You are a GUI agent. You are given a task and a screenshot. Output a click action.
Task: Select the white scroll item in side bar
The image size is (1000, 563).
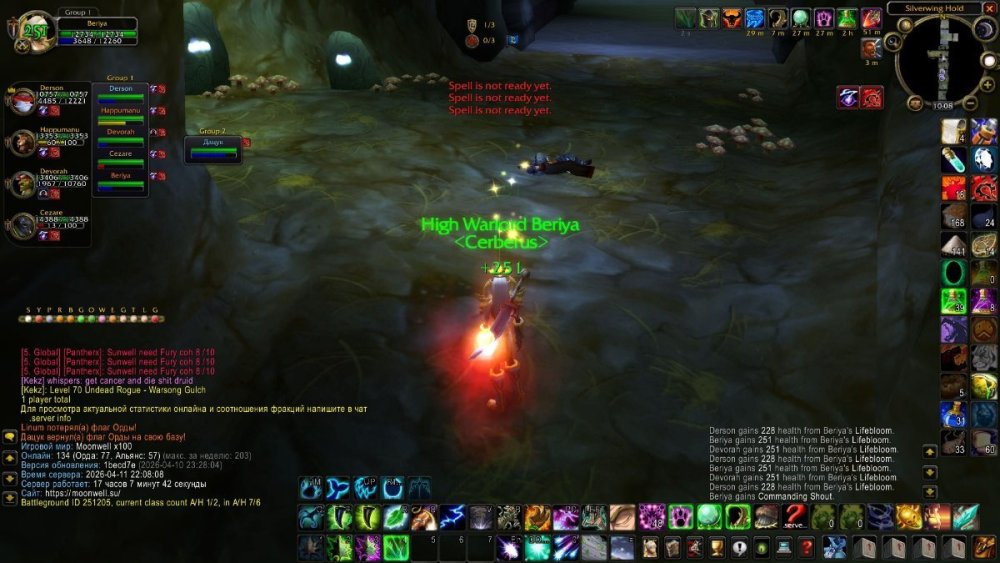(x=954, y=130)
